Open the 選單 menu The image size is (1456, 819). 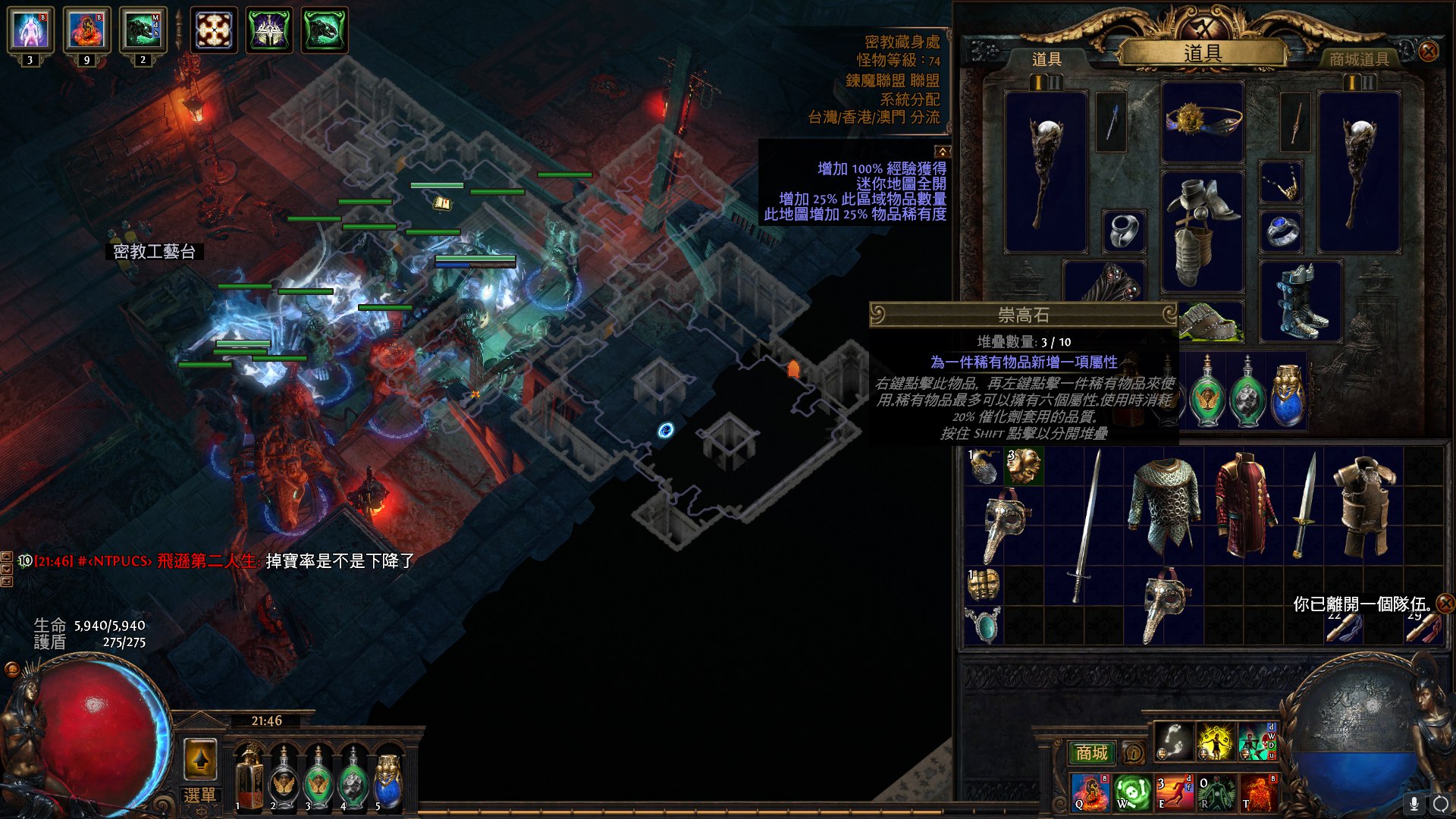pos(200,795)
